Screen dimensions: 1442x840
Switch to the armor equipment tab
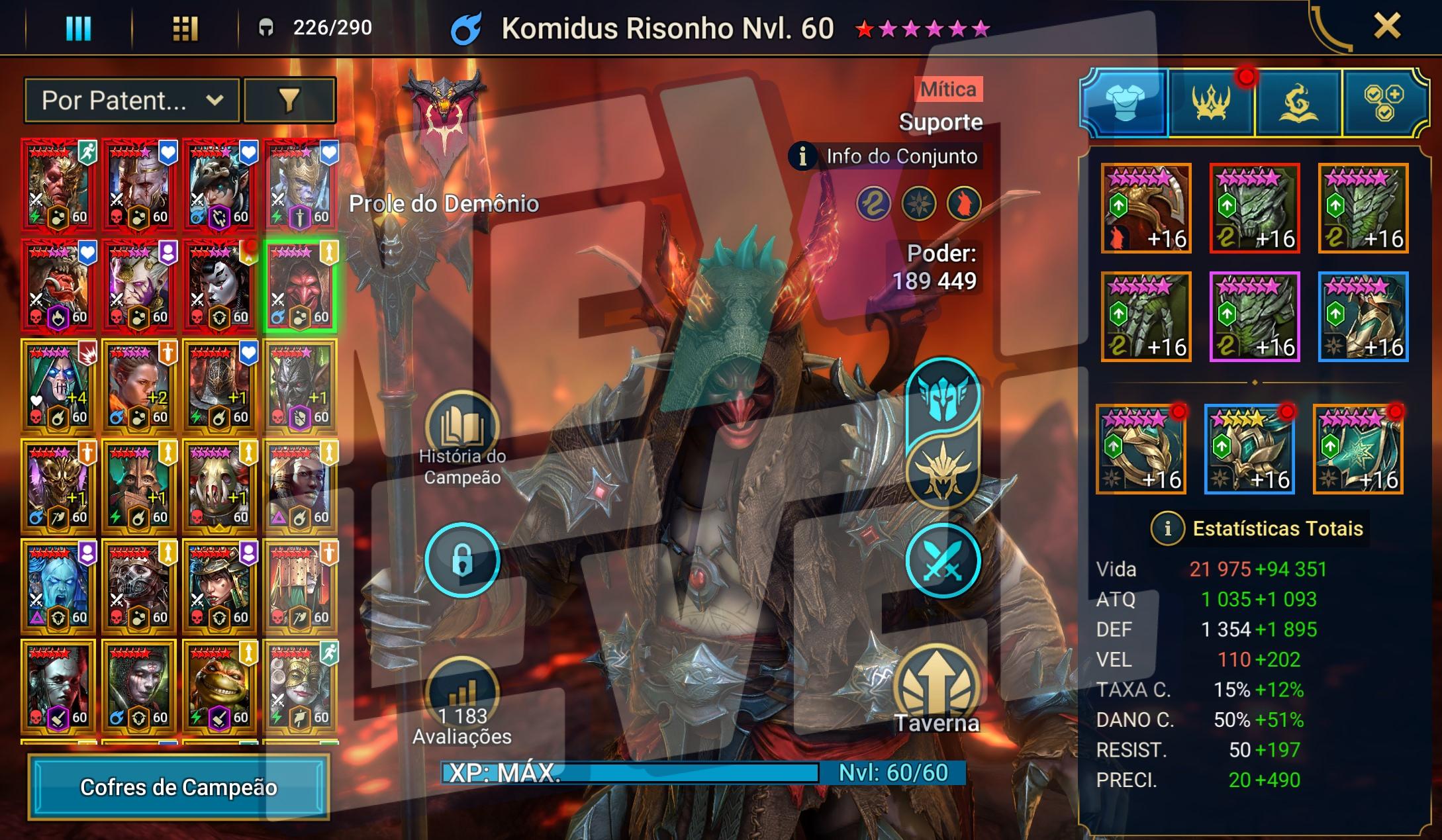(1124, 103)
